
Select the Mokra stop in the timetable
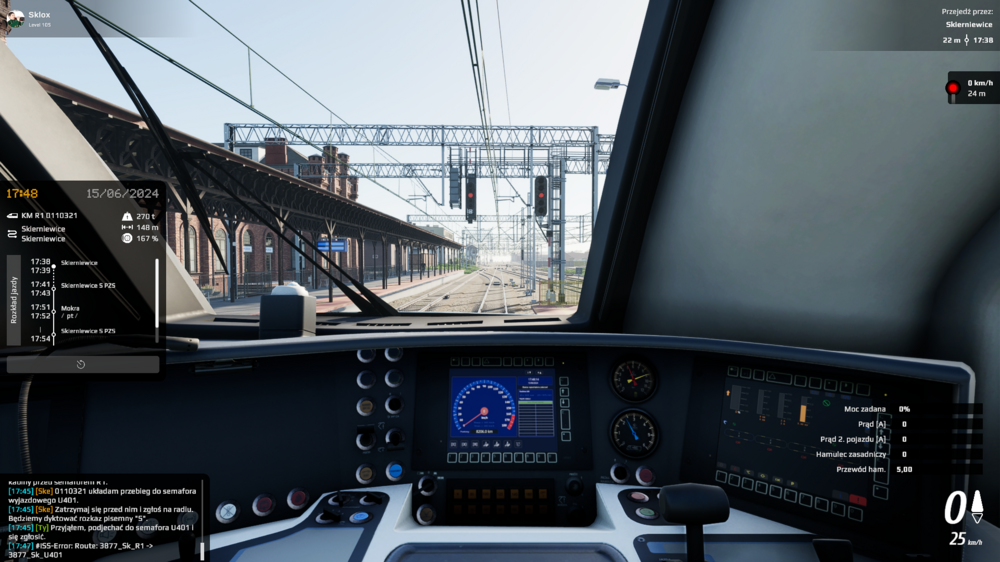pyautogui.click(x=70, y=308)
